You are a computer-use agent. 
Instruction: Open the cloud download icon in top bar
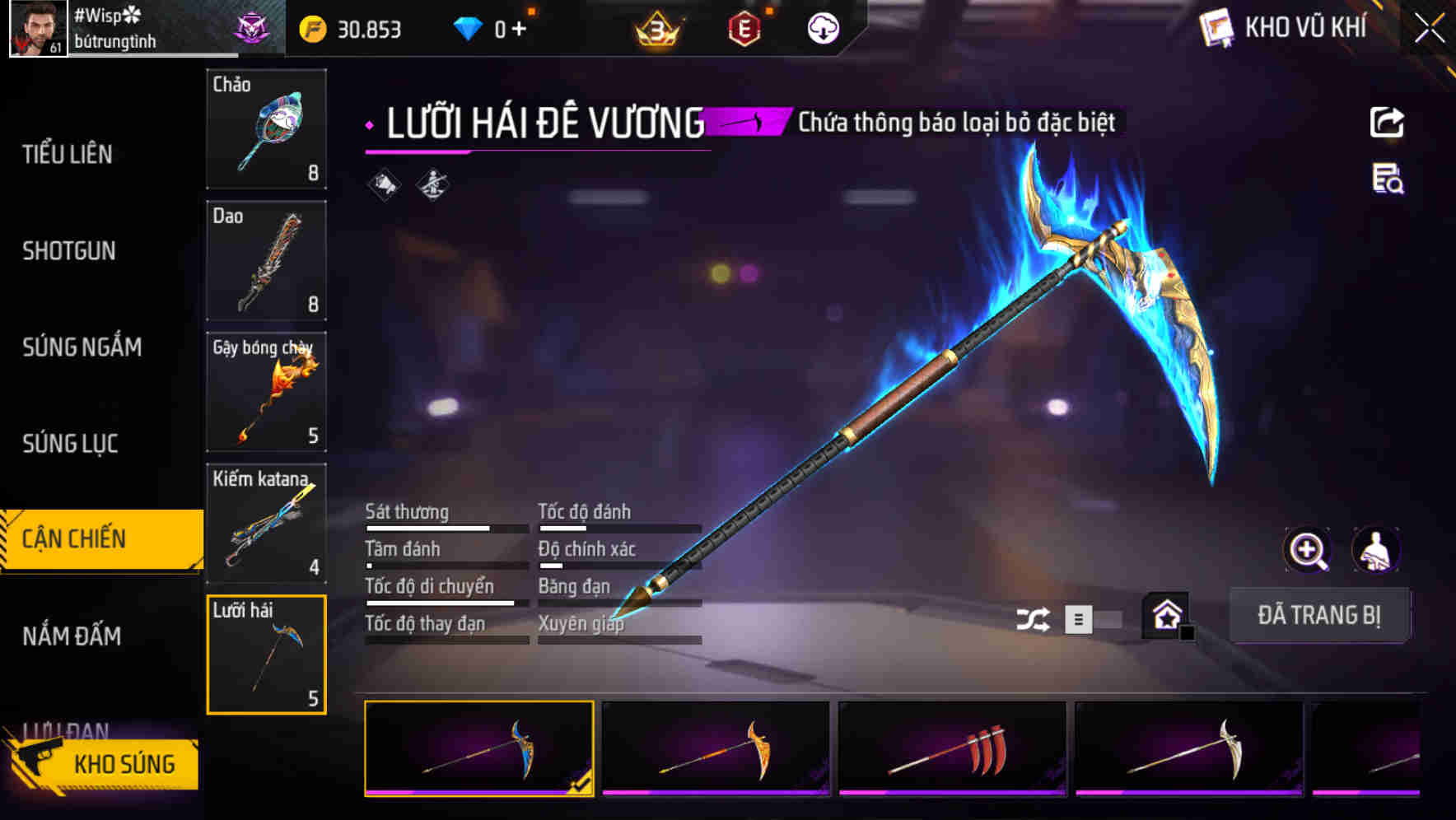tap(823, 27)
